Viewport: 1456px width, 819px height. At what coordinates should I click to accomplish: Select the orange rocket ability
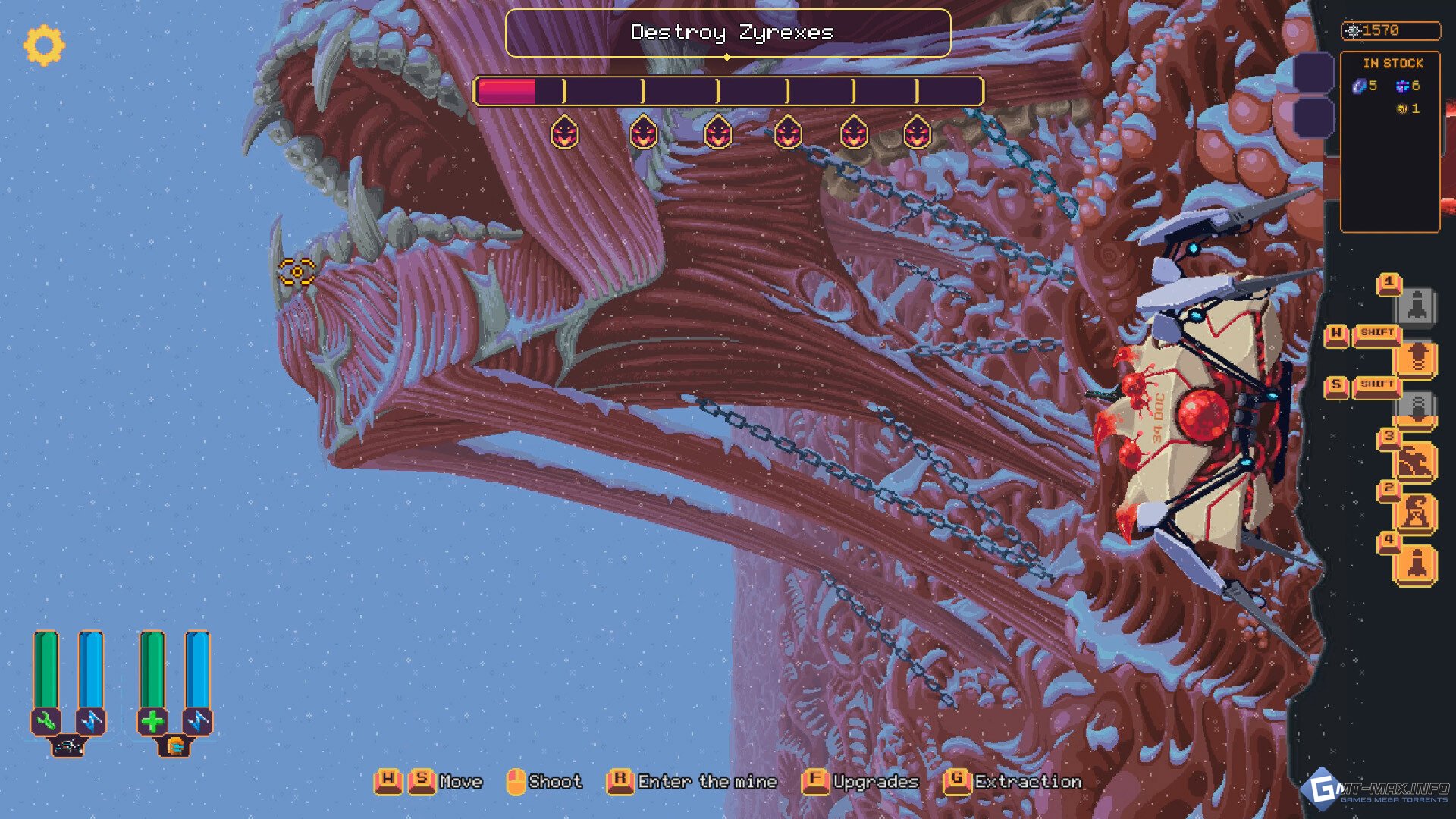point(1417,565)
